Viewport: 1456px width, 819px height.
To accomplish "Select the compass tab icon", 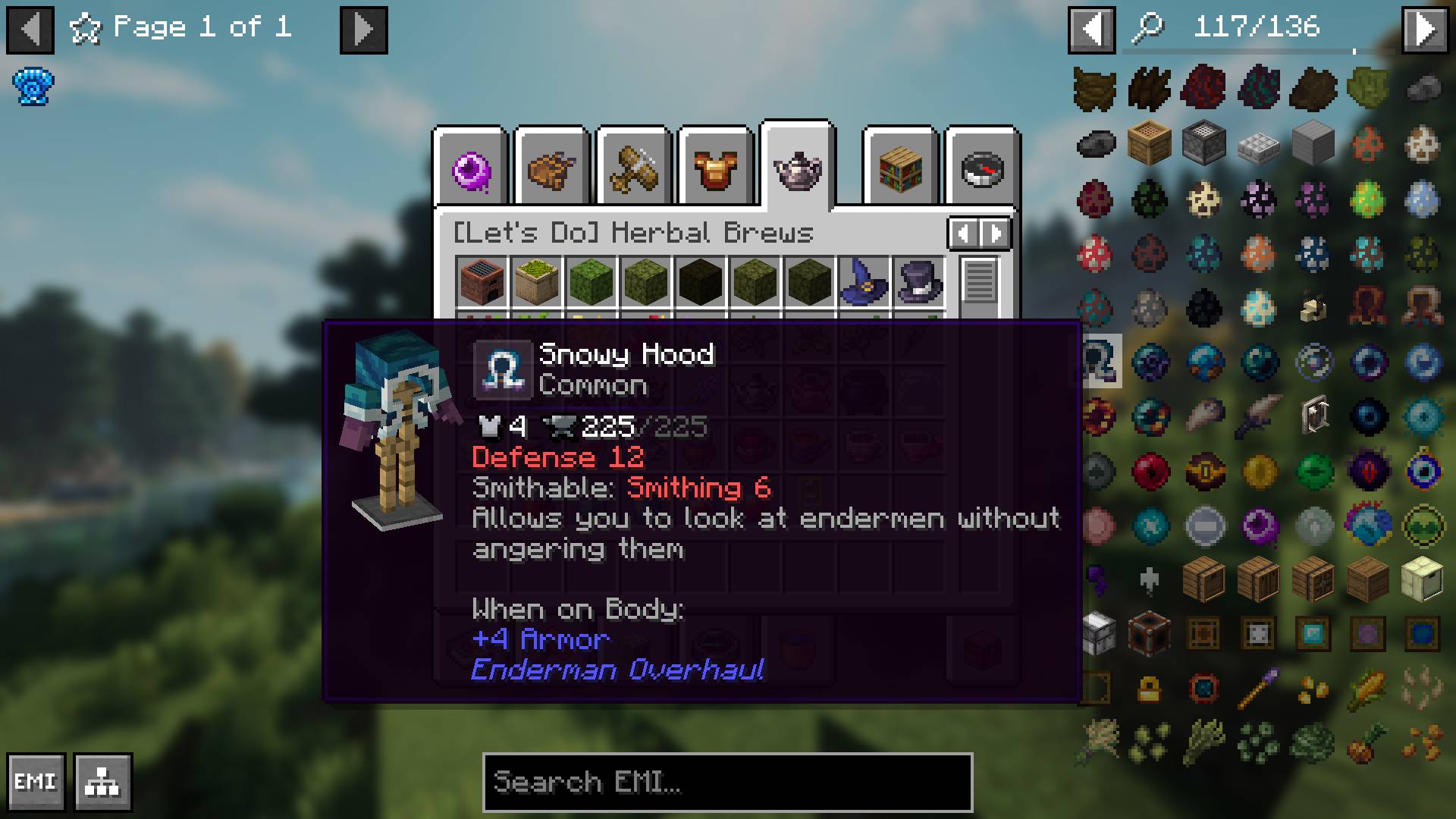I will (x=982, y=169).
